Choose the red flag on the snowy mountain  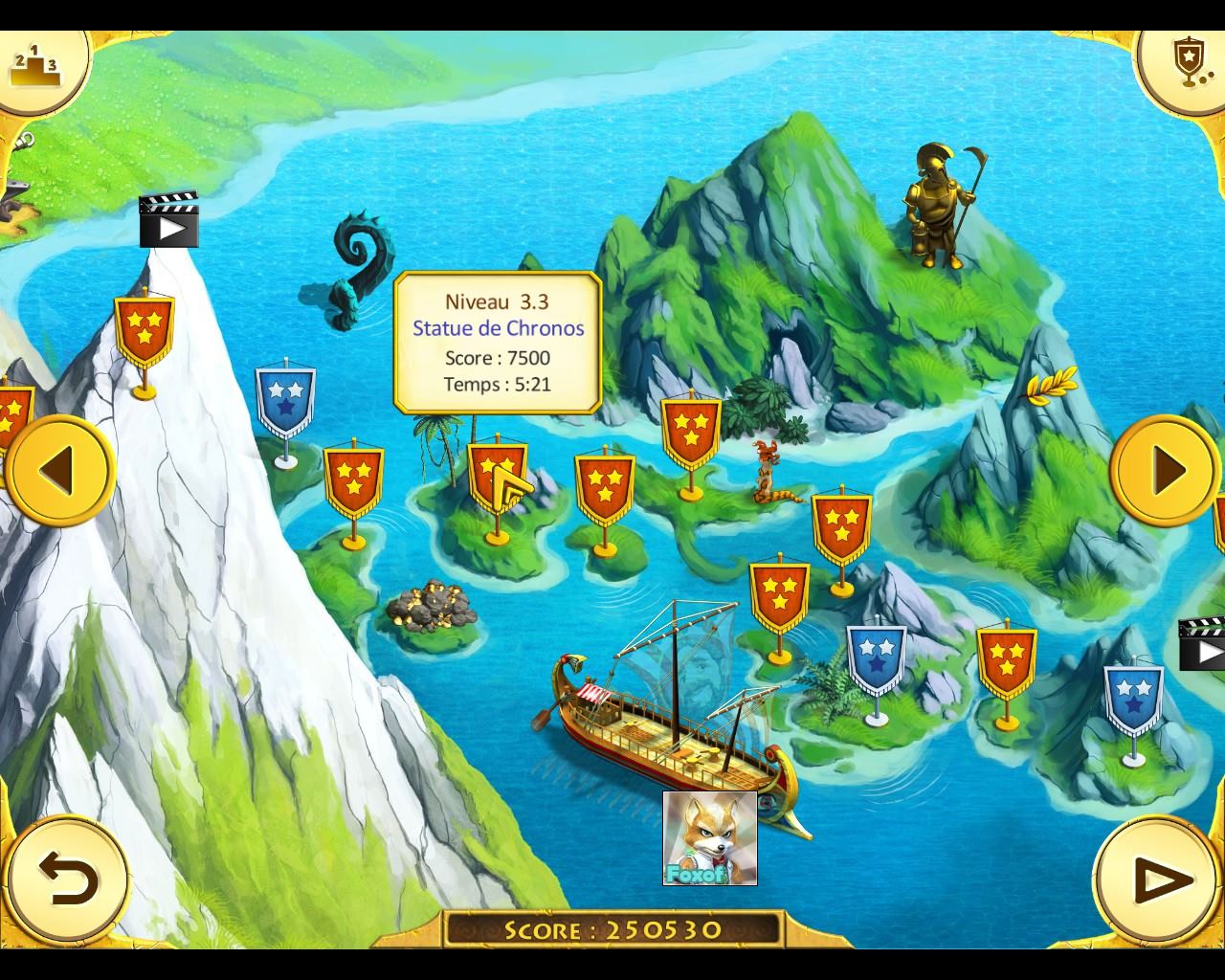(144, 328)
